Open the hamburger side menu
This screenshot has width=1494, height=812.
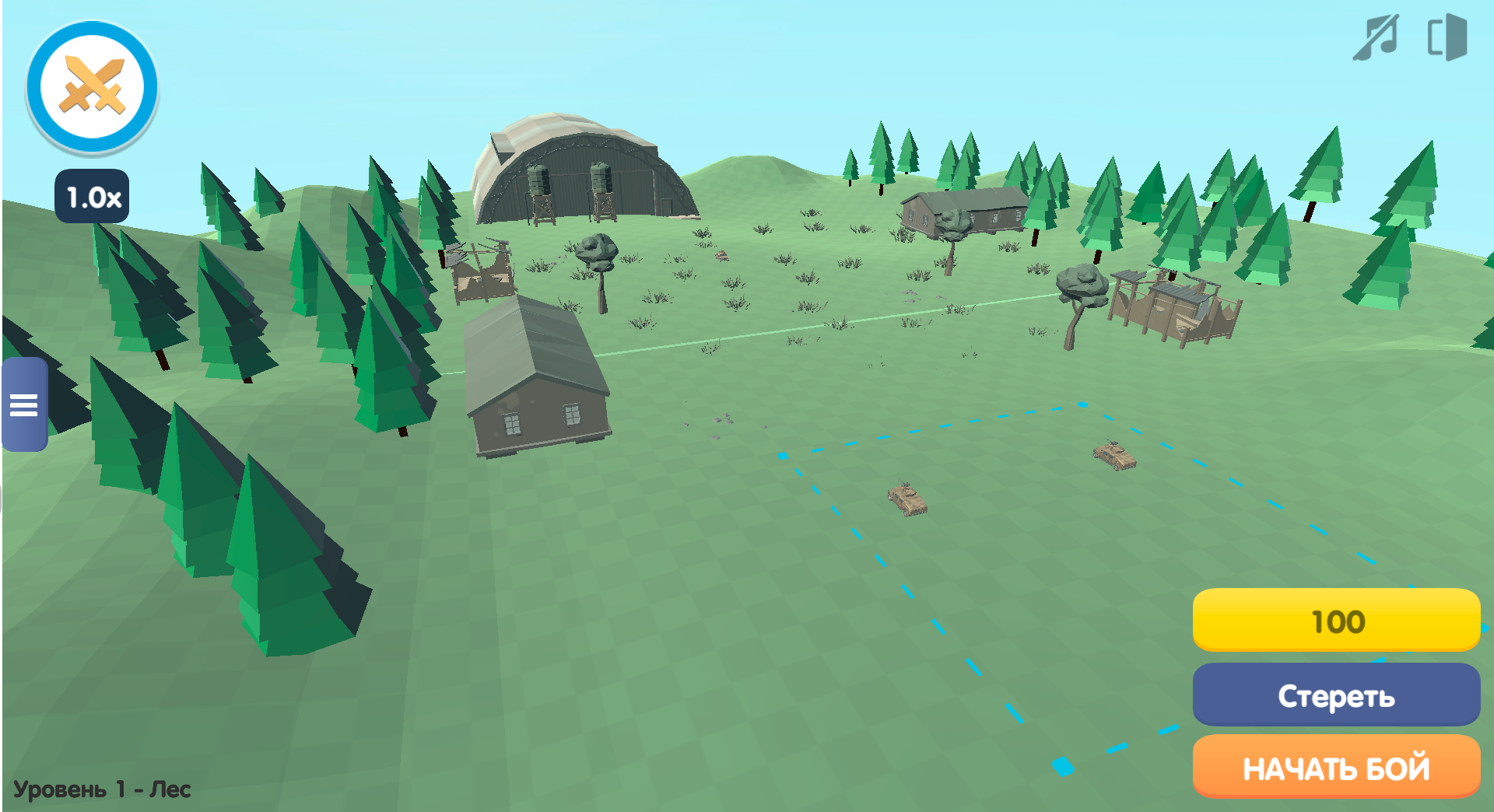pos(24,405)
